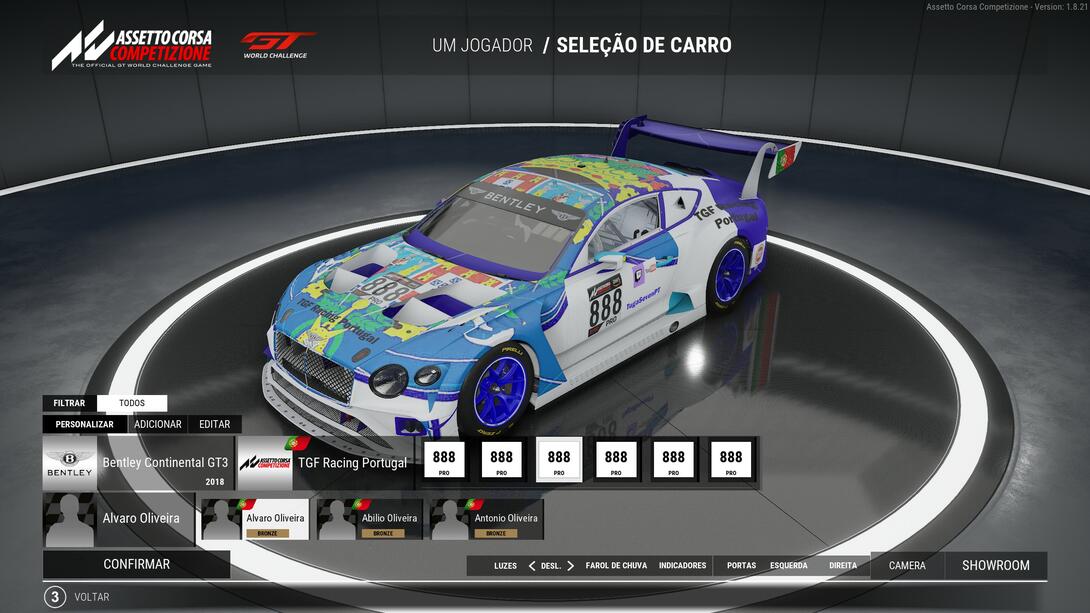Image resolution: width=1090 pixels, height=613 pixels.
Task: Click the Direita right indicator option
Action: coord(842,566)
